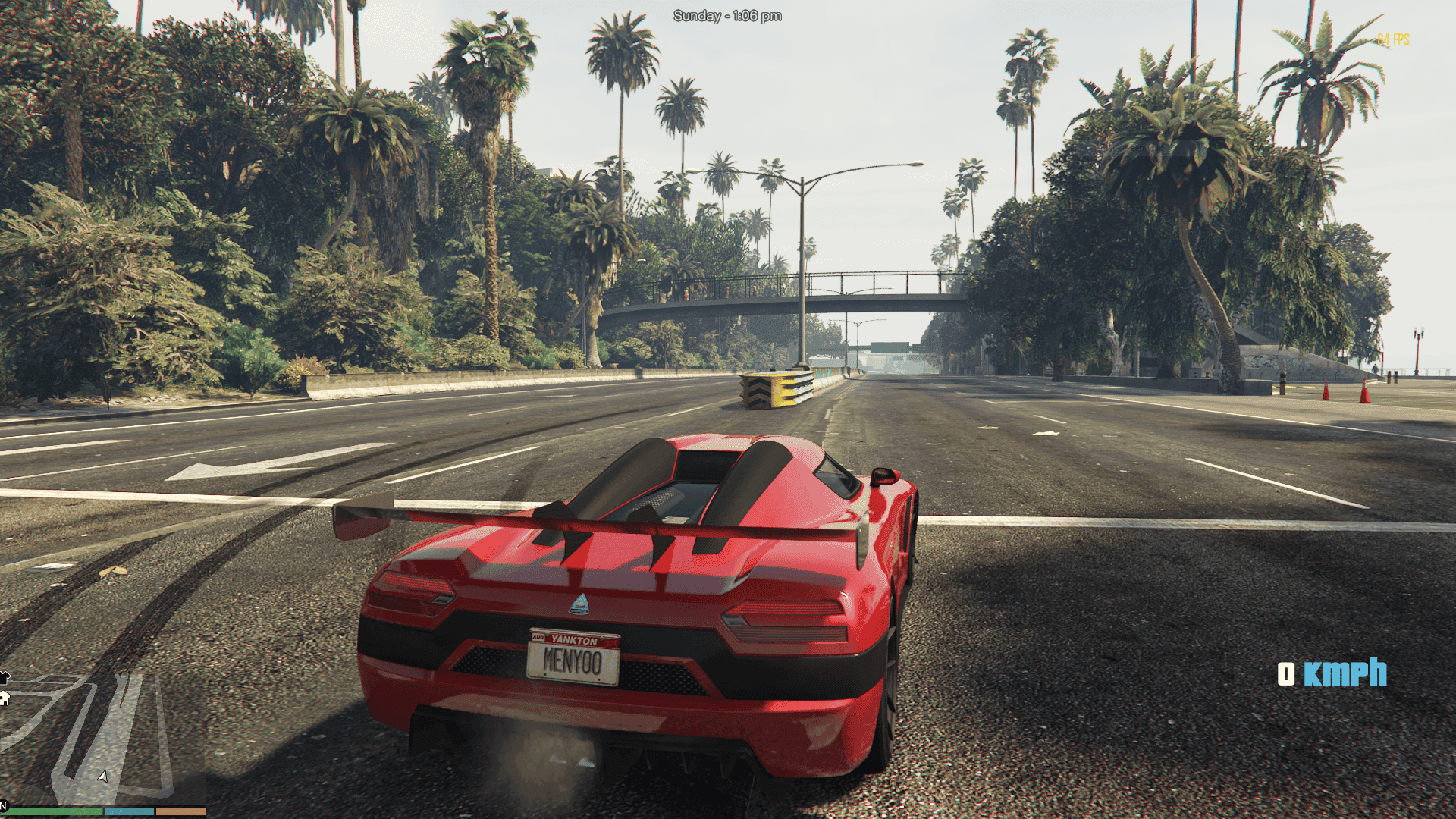Toggle the blue armor bar segment
Viewport: 1456px width, 819px height.
129,811
